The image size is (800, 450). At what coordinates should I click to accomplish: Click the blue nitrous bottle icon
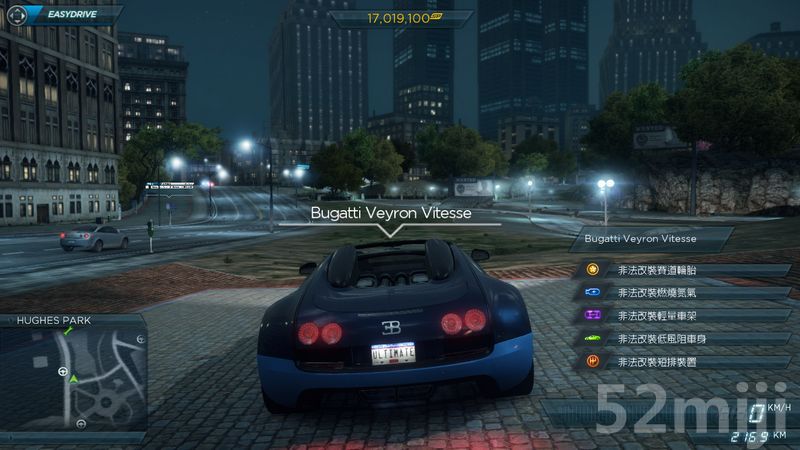[x=593, y=293]
